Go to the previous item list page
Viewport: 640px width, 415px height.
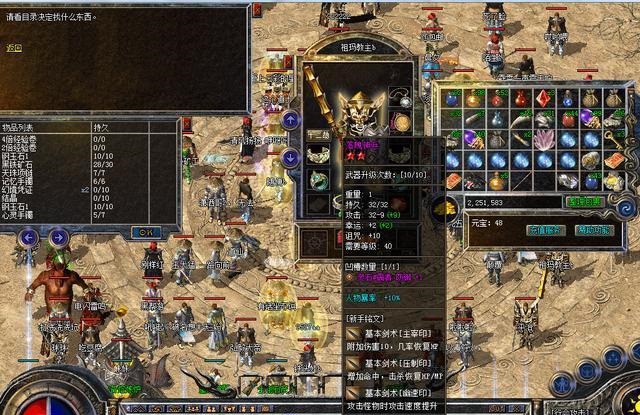[x=29, y=238]
